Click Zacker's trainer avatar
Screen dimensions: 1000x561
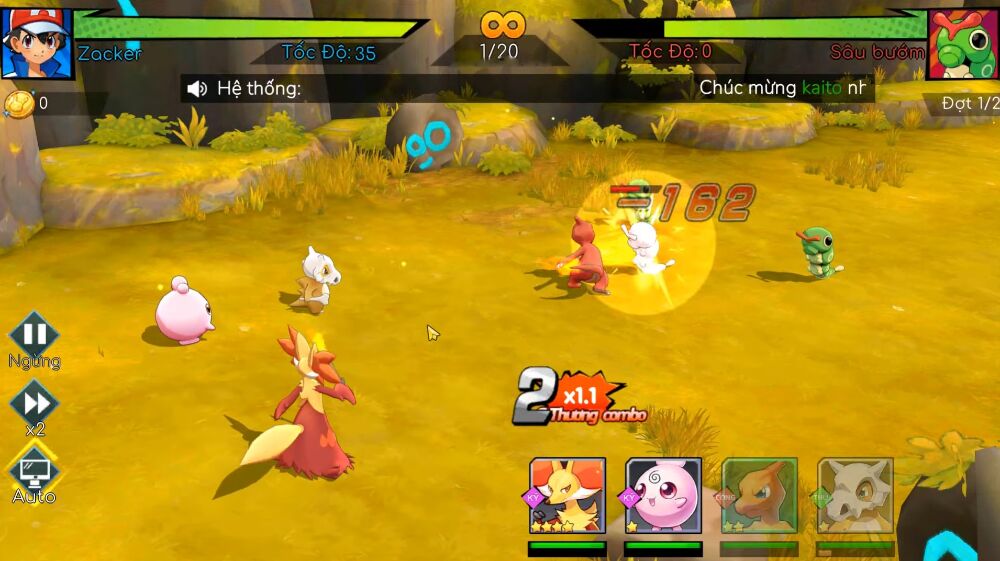(36, 44)
